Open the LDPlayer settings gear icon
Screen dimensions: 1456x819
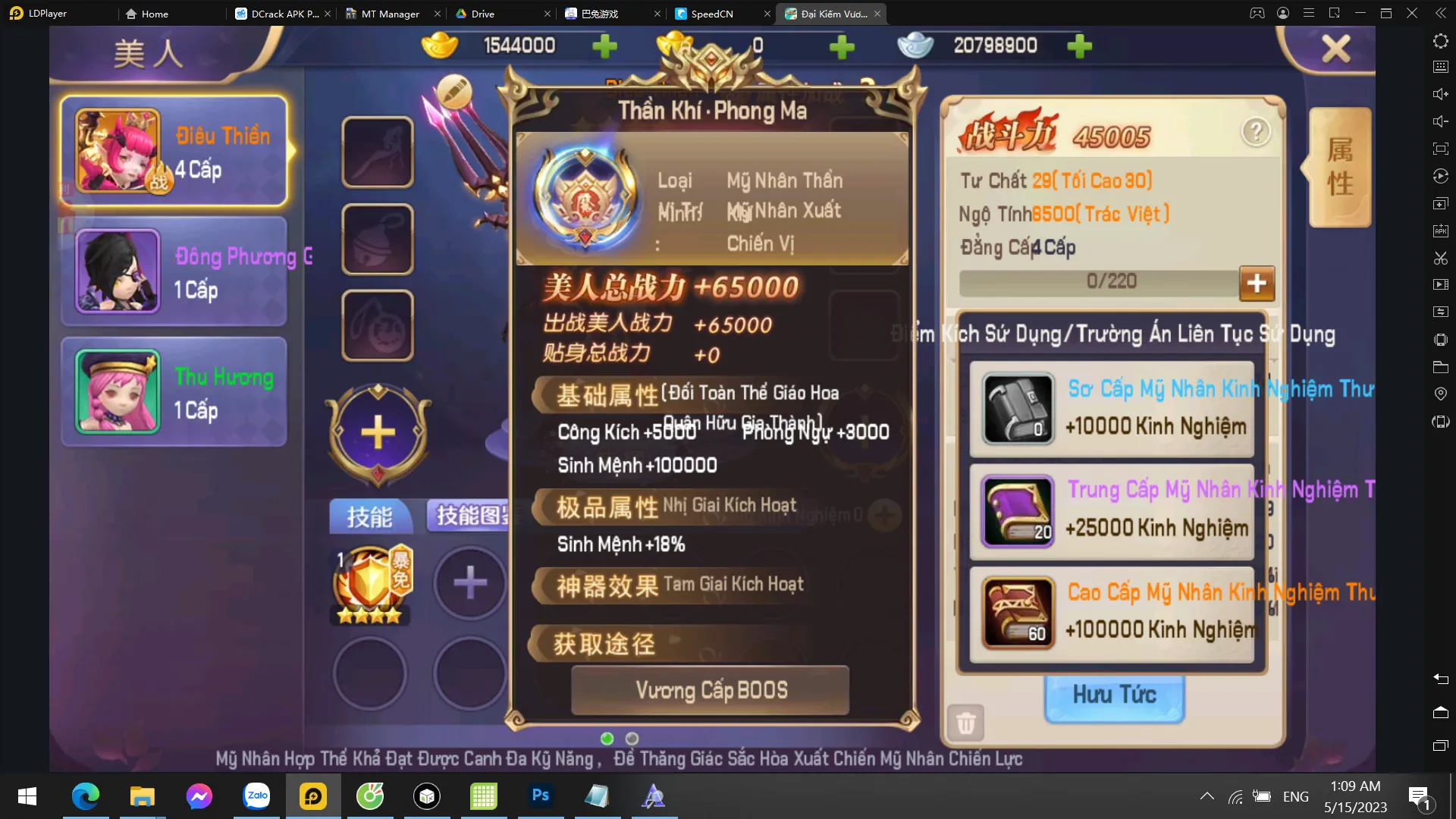tap(1440, 41)
